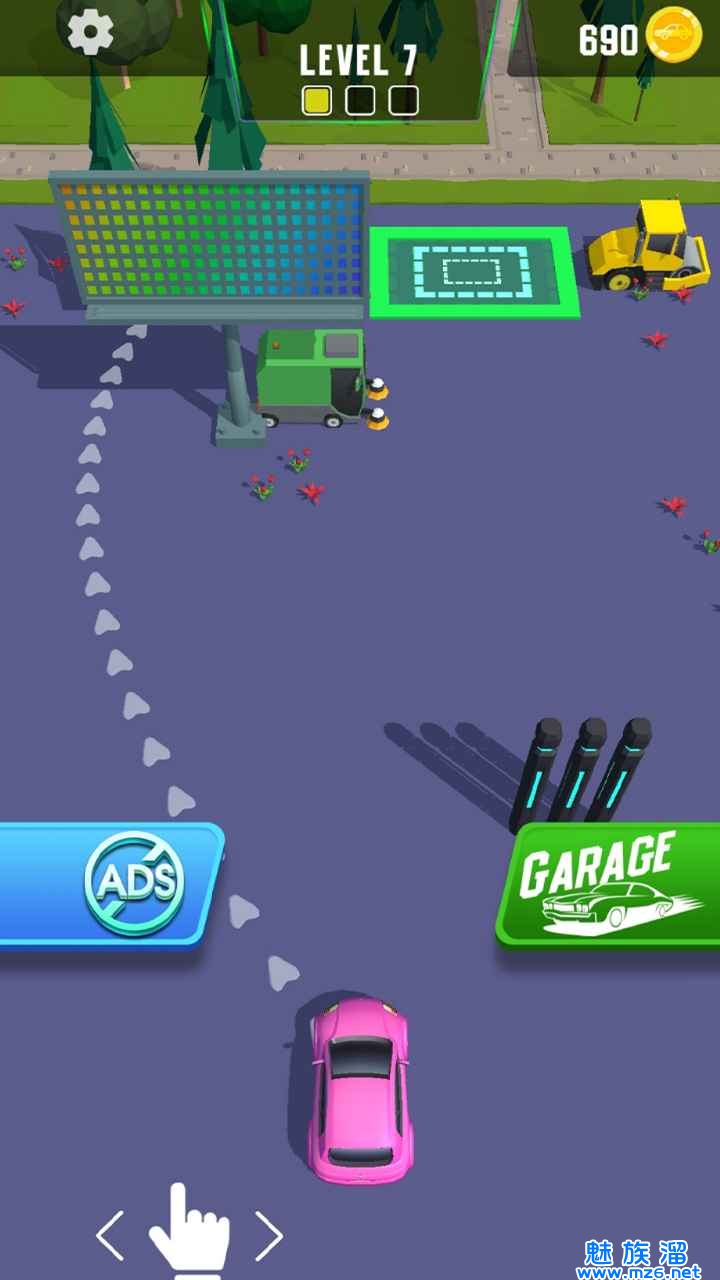
Task: Open settings with the gear icon
Action: tap(90, 33)
